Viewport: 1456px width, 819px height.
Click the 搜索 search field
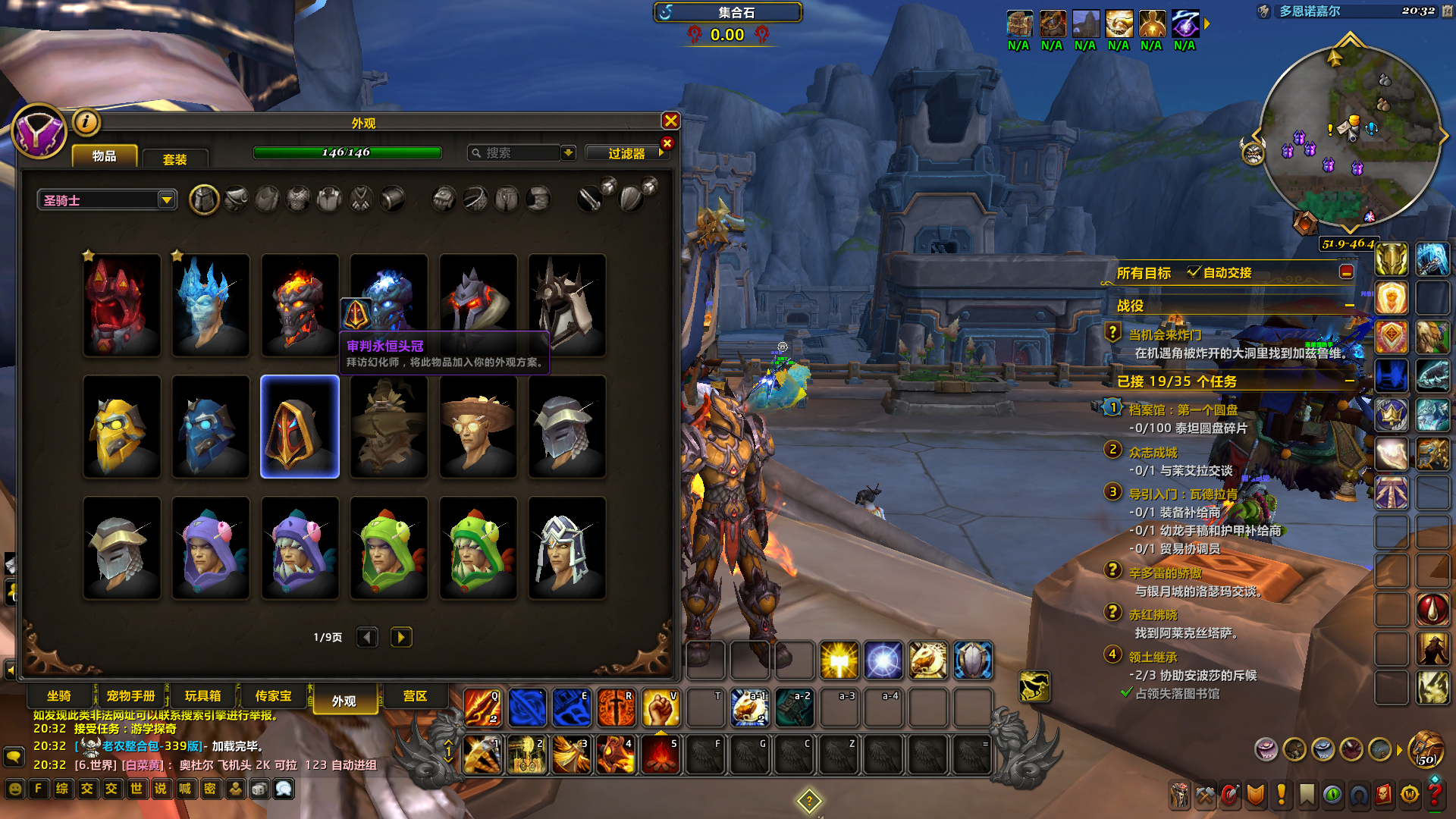[516, 153]
